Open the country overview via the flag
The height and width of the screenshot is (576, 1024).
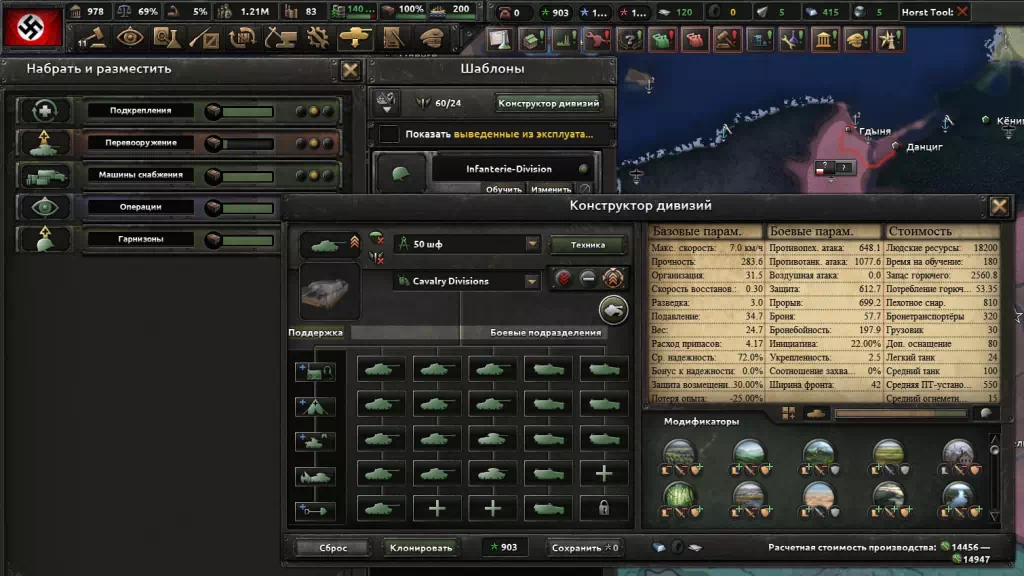(x=32, y=26)
